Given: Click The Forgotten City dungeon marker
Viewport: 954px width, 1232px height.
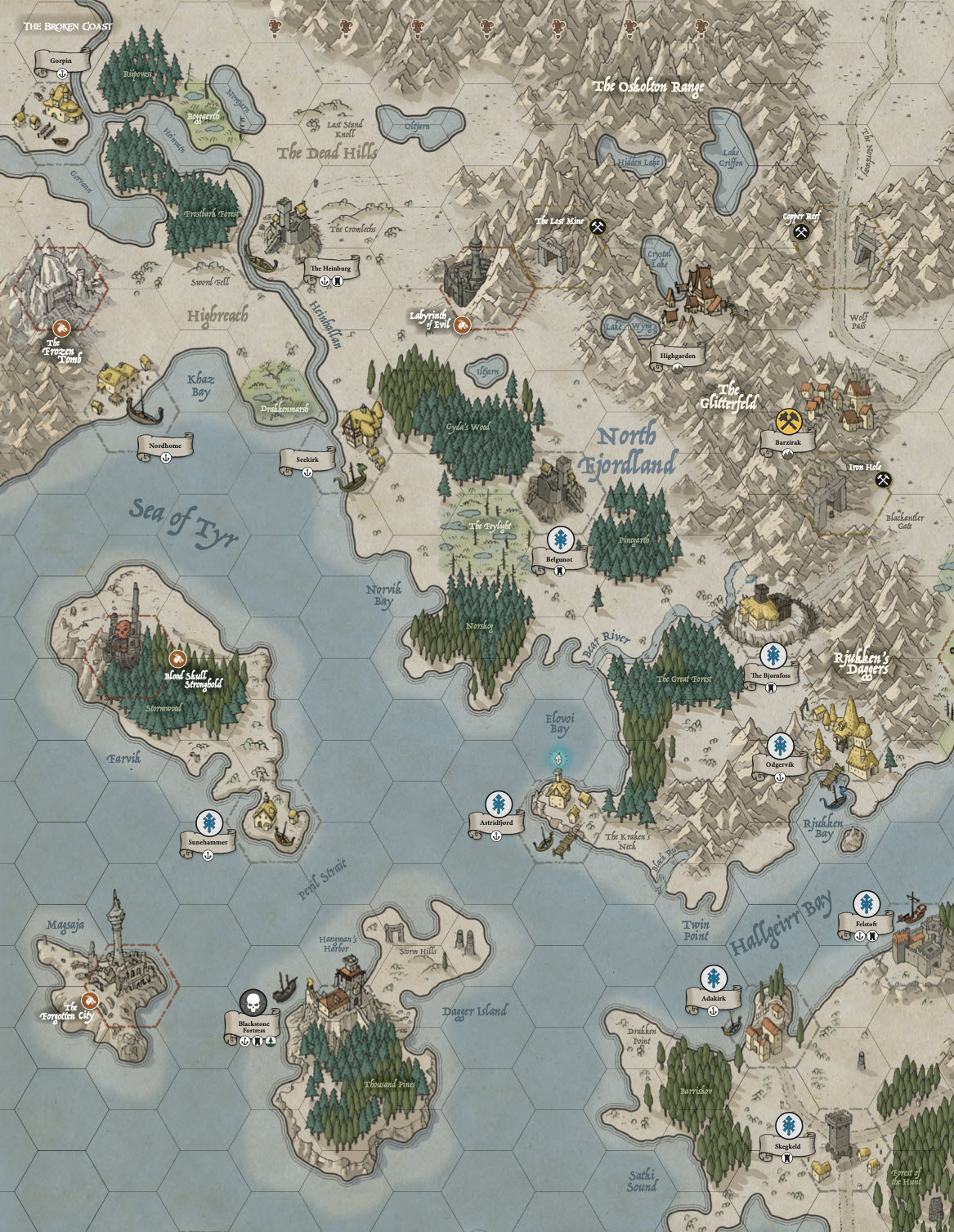Looking at the screenshot, I should click(90, 1001).
